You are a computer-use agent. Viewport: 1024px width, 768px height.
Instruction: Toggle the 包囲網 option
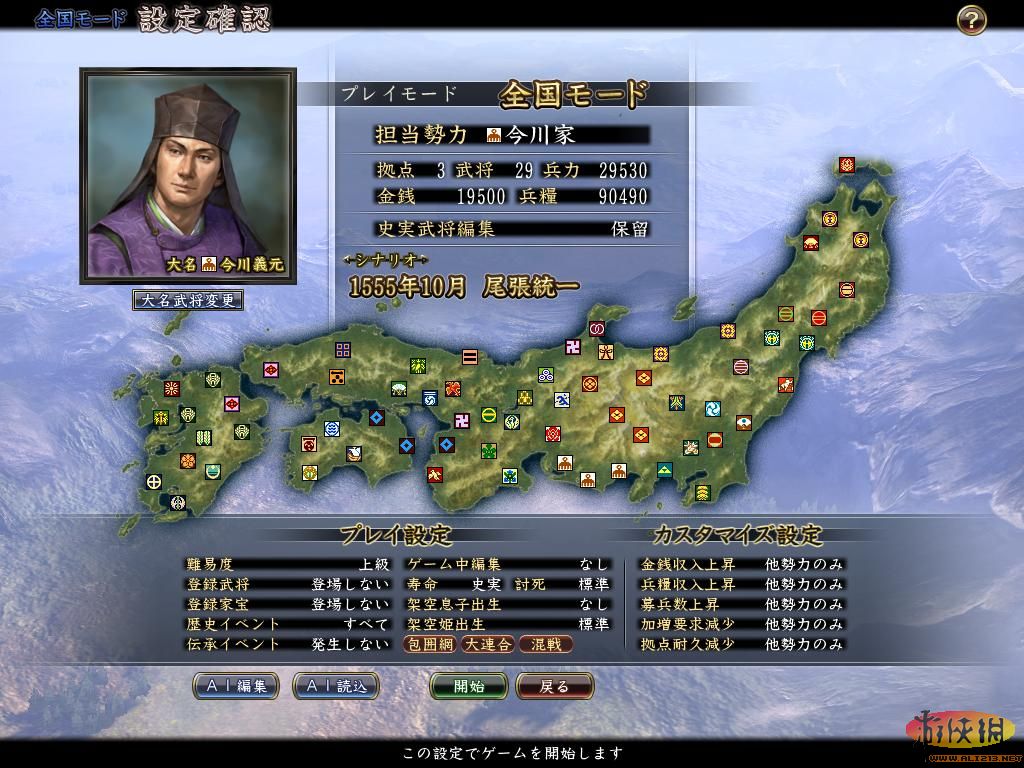430,644
